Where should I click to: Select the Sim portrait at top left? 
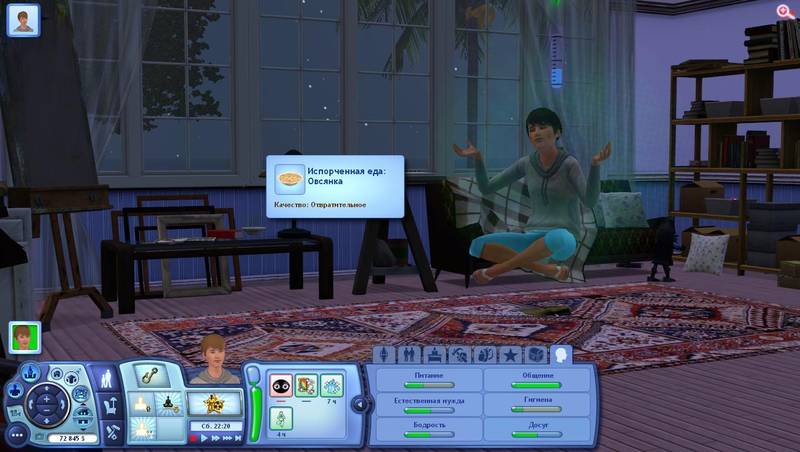click(23, 19)
